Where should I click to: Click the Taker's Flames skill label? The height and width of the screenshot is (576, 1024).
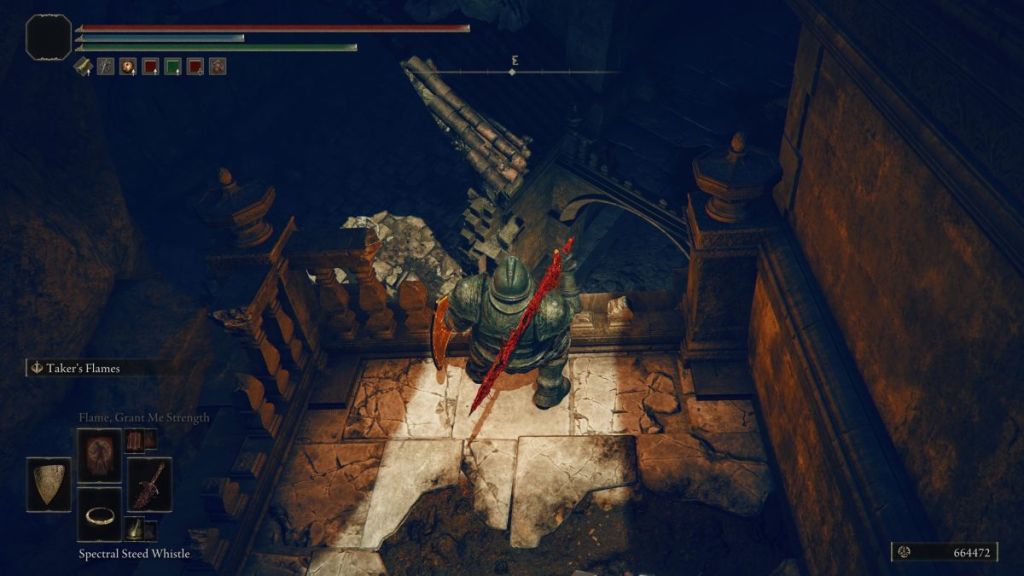click(x=83, y=368)
